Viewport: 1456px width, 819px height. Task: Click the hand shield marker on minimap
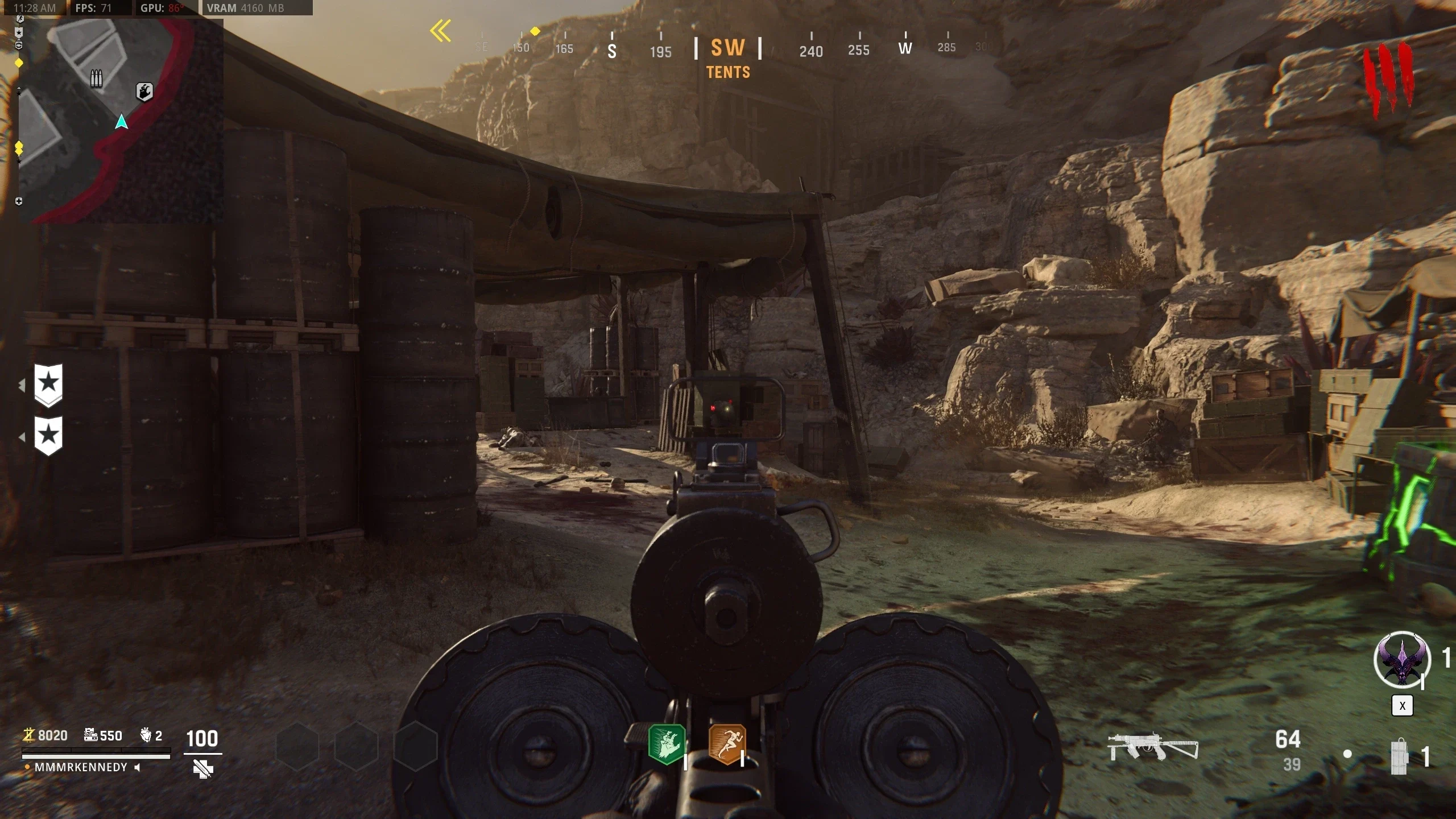click(144, 91)
